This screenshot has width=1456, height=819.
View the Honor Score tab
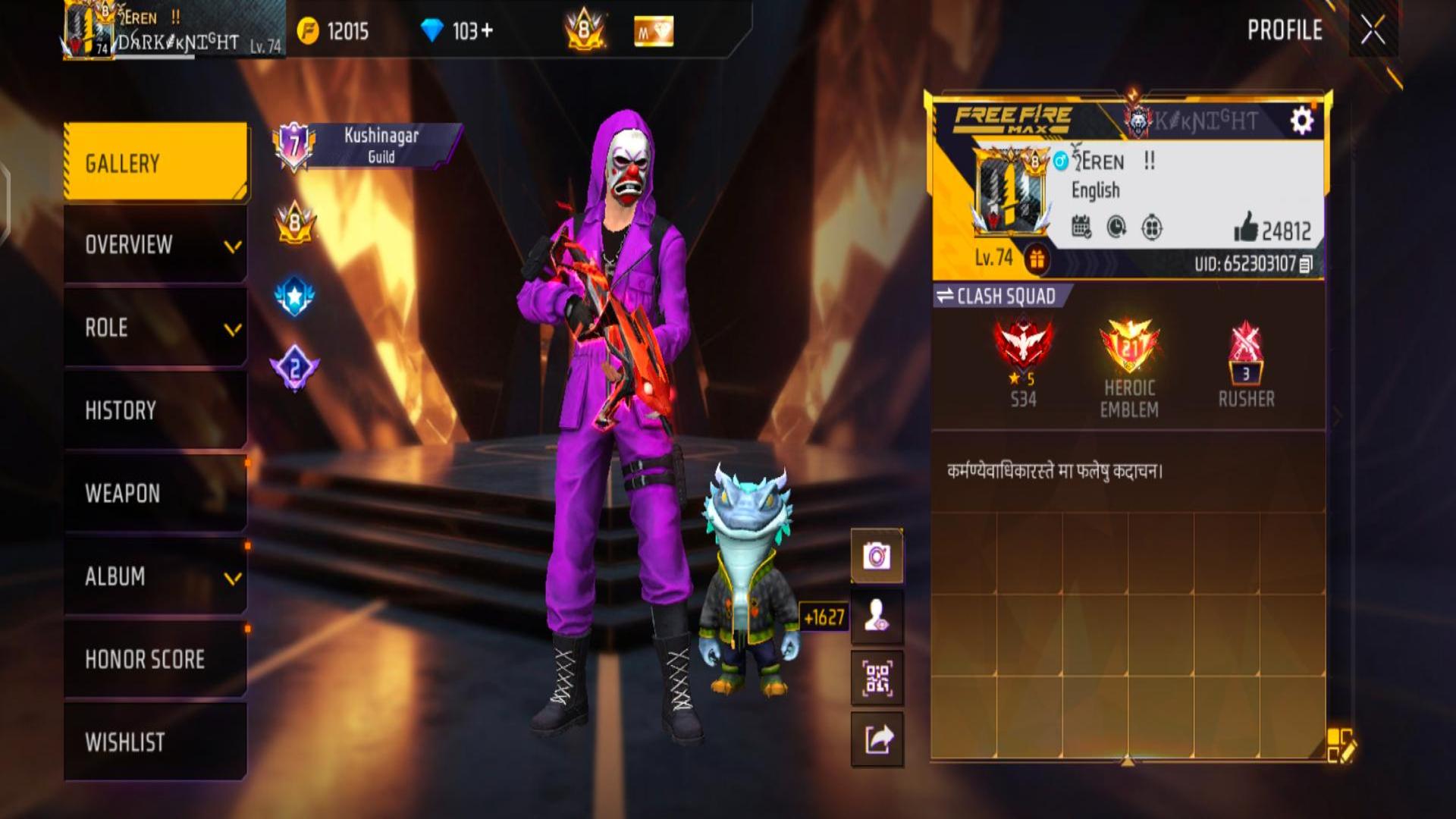pos(155,659)
